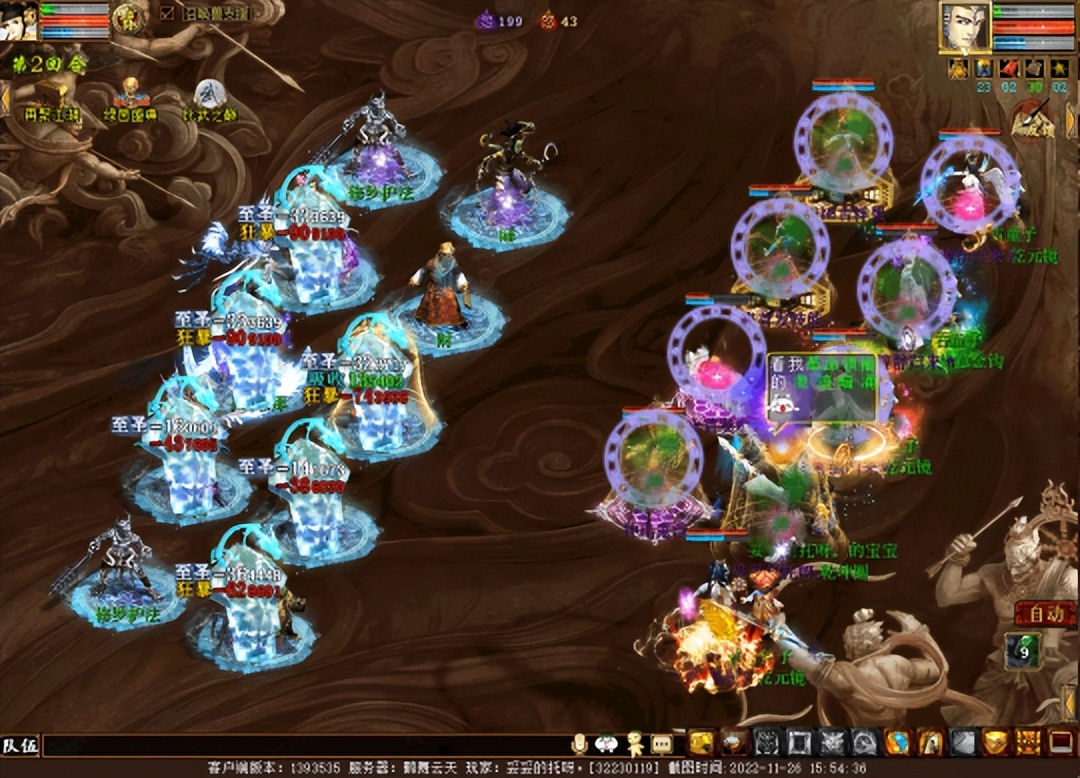
Task: Toggle the checkbox in the top-left bar
Action: point(167,14)
